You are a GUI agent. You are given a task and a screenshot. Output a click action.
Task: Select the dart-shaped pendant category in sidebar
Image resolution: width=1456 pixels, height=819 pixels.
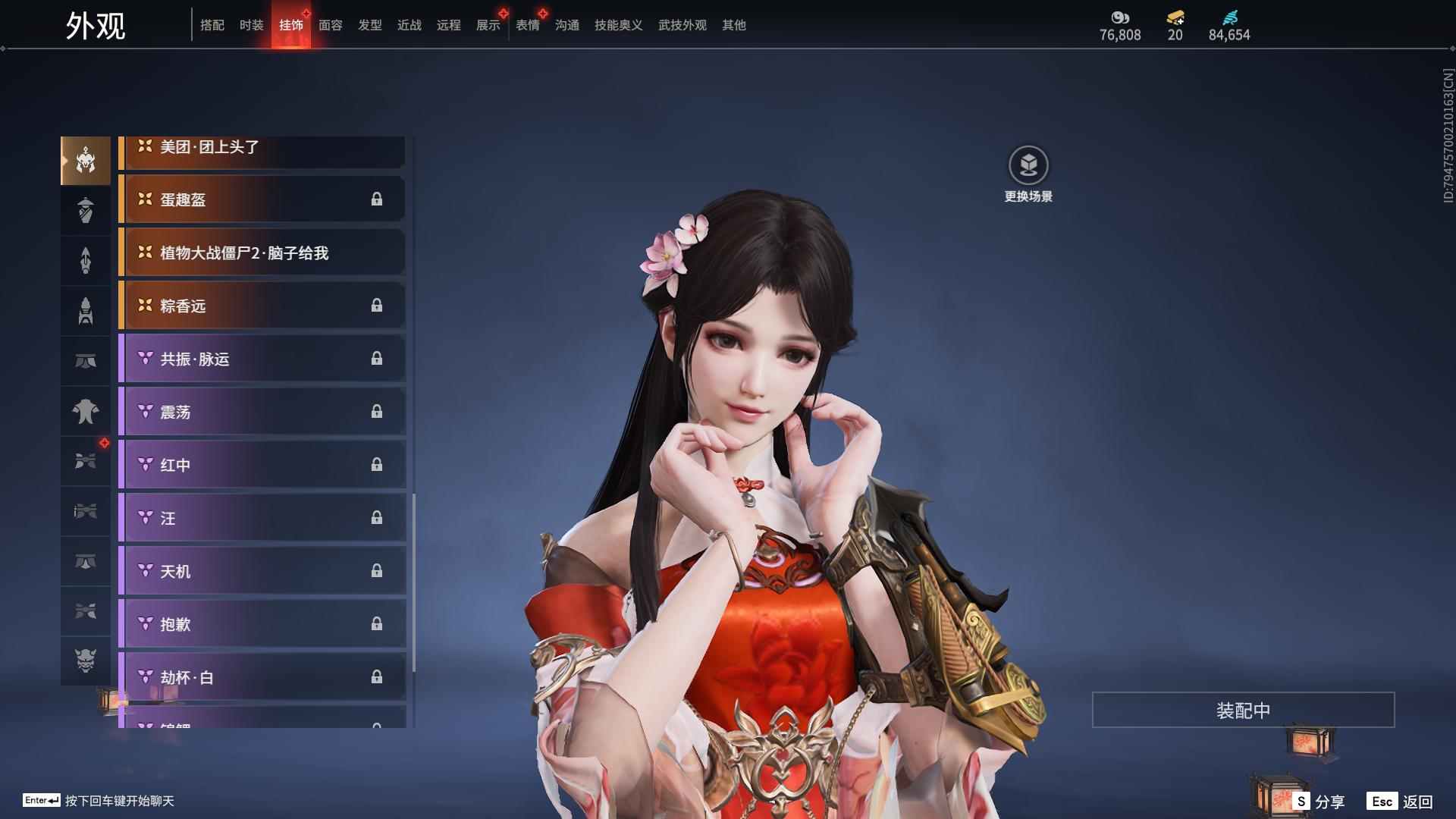[x=86, y=259]
